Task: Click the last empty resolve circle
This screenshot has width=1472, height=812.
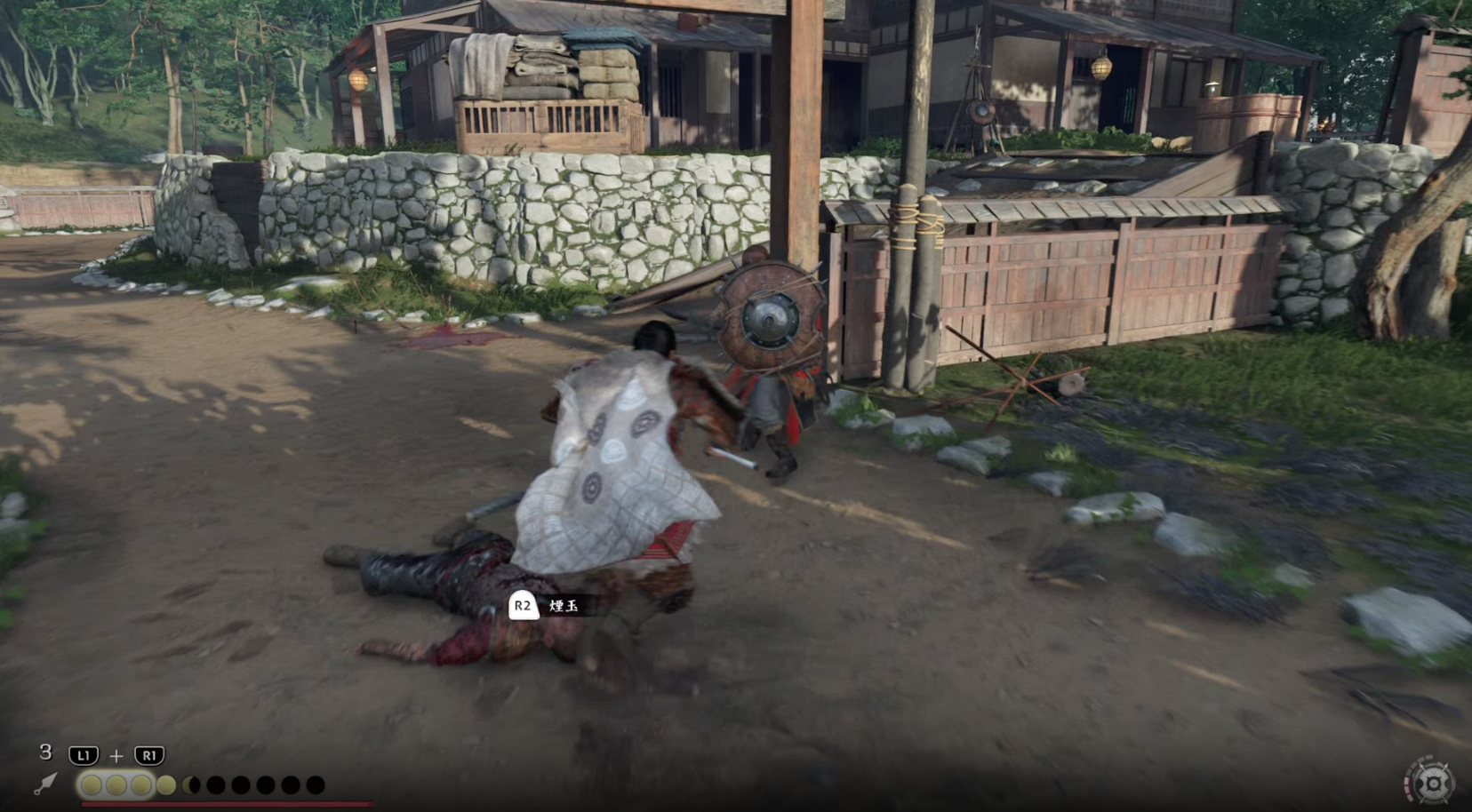Action: click(316, 784)
